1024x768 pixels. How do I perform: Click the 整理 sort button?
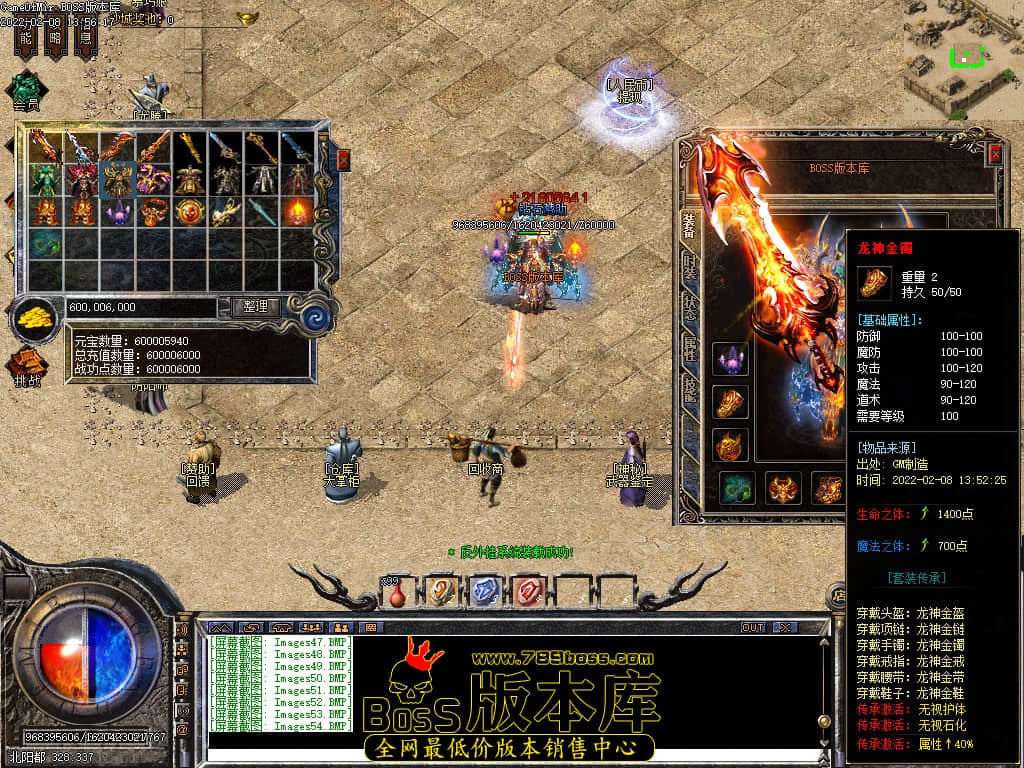tap(255, 307)
